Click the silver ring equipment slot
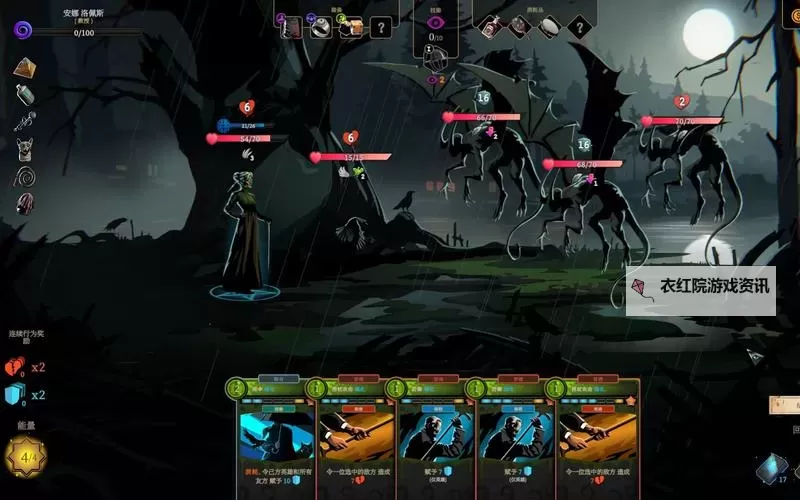Screen dimensions: 800x500 coord(320,28)
